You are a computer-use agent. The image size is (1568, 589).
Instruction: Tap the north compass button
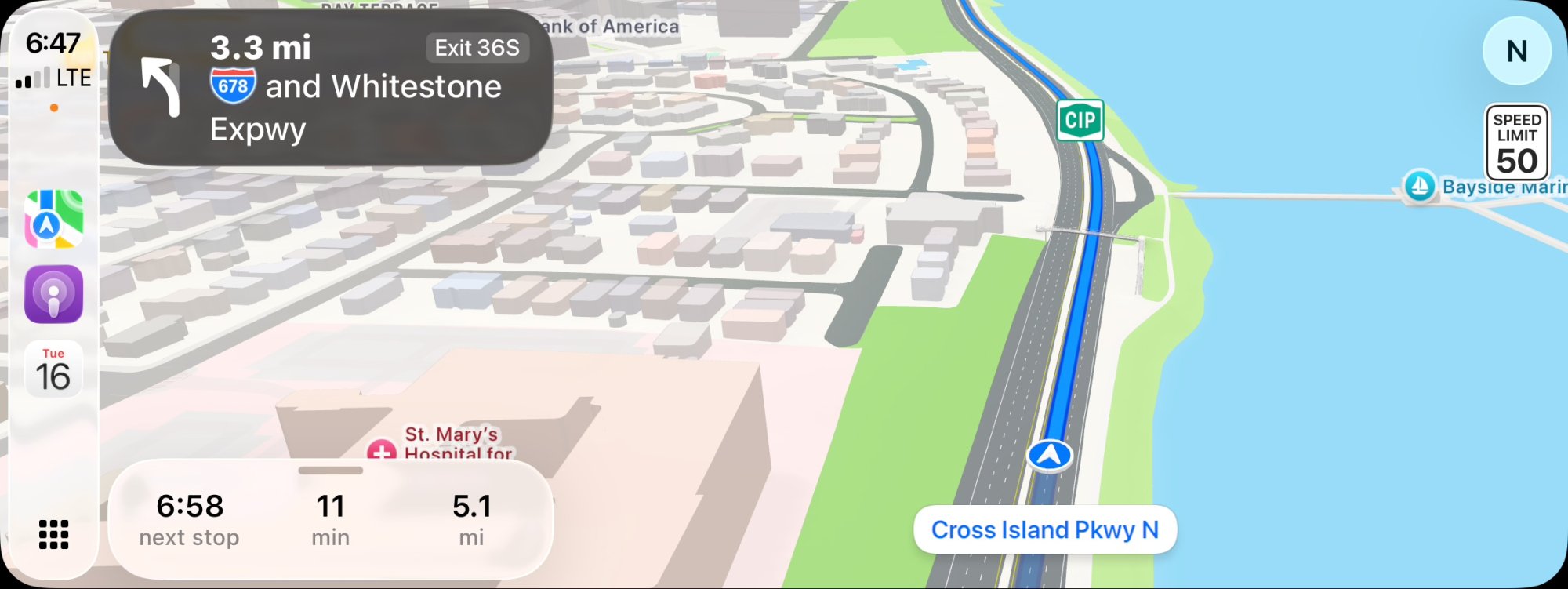click(1516, 52)
